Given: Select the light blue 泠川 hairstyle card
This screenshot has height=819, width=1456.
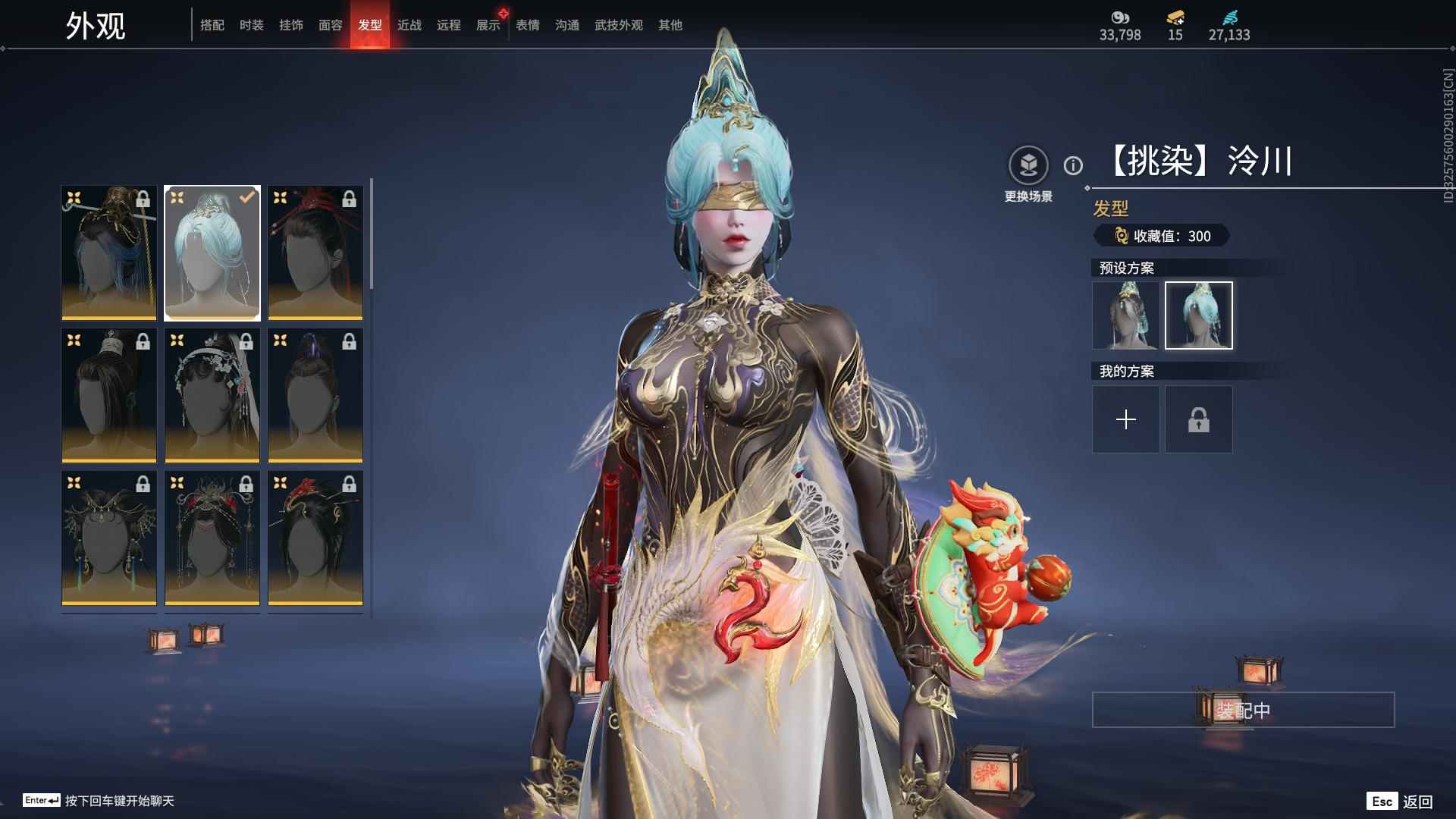Looking at the screenshot, I should (x=212, y=253).
